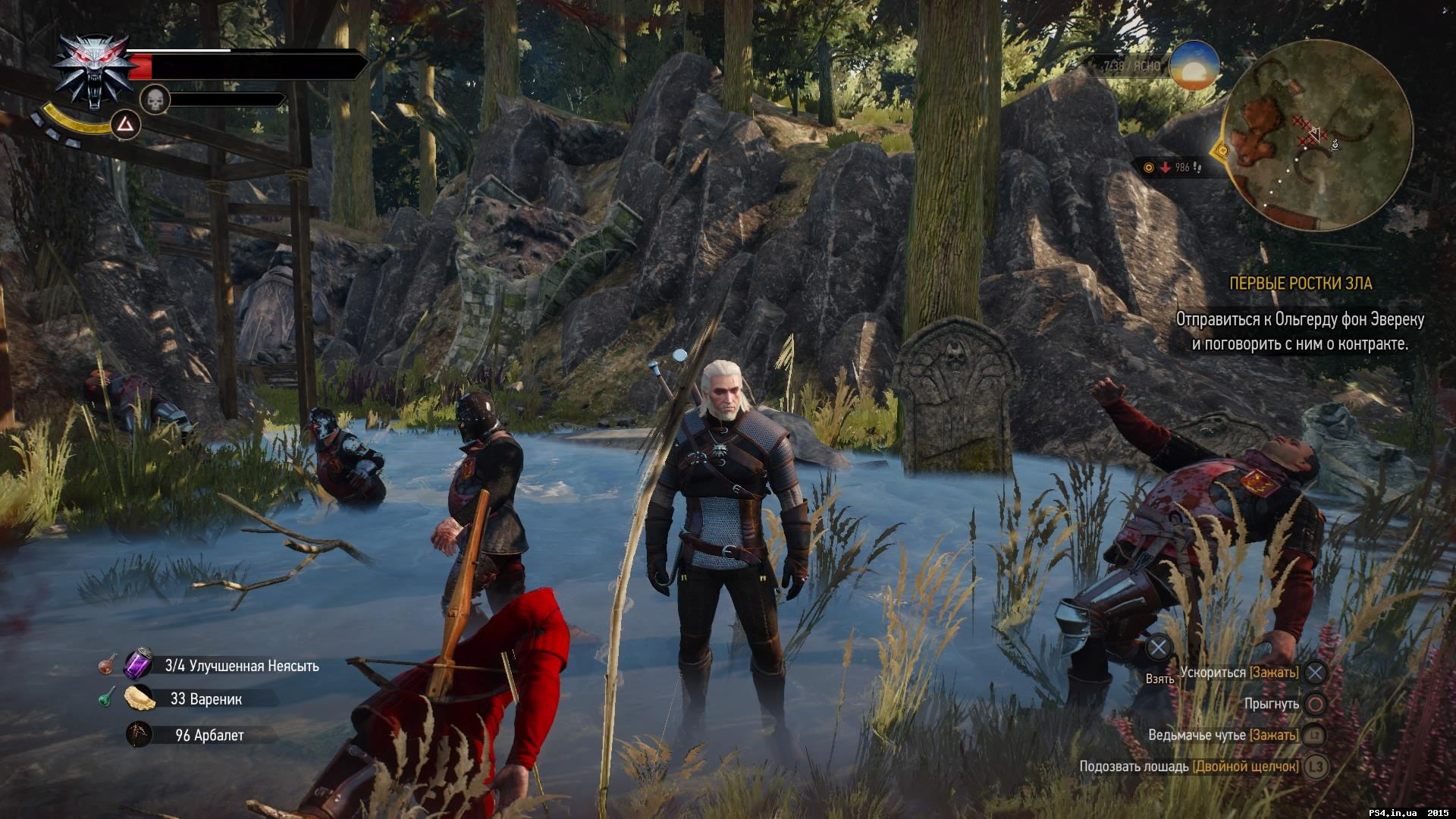
Task: Select the skull icon on the enemy bar
Action: pyautogui.click(x=155, y=102)
